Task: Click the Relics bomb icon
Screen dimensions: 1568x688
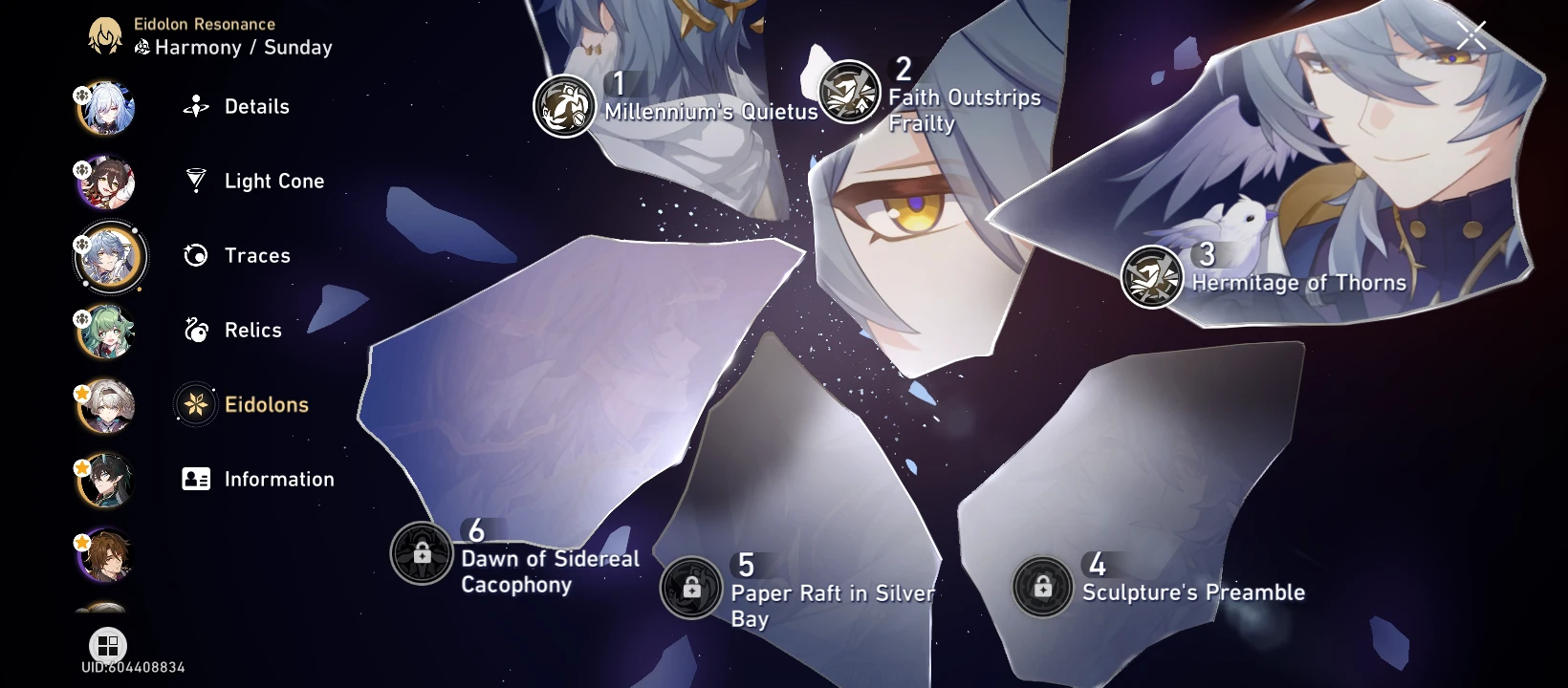Action: click(196, 330)
